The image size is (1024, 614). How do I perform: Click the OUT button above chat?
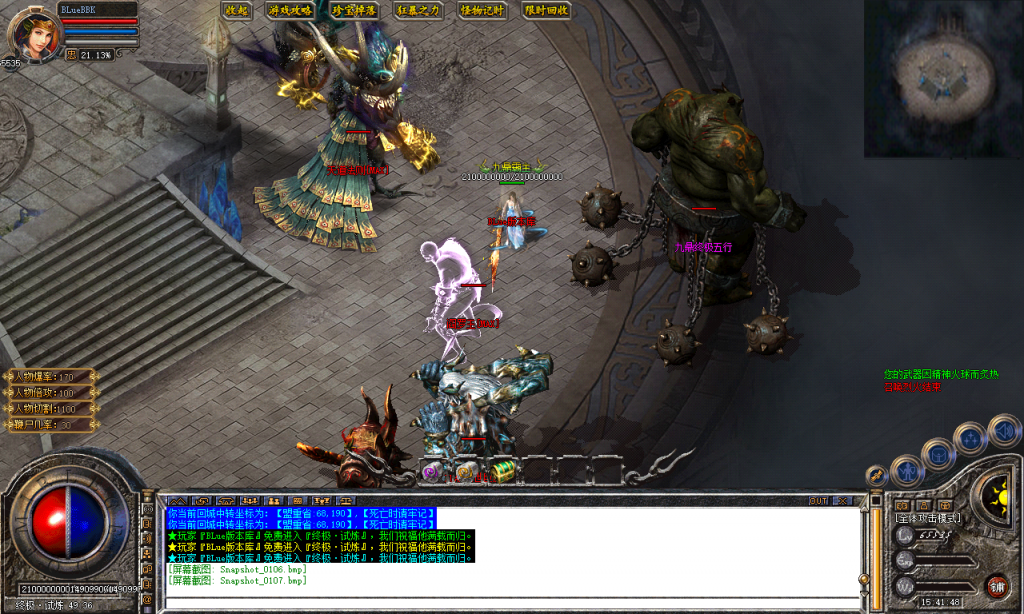pyautogui.click(x=818, y=500)
